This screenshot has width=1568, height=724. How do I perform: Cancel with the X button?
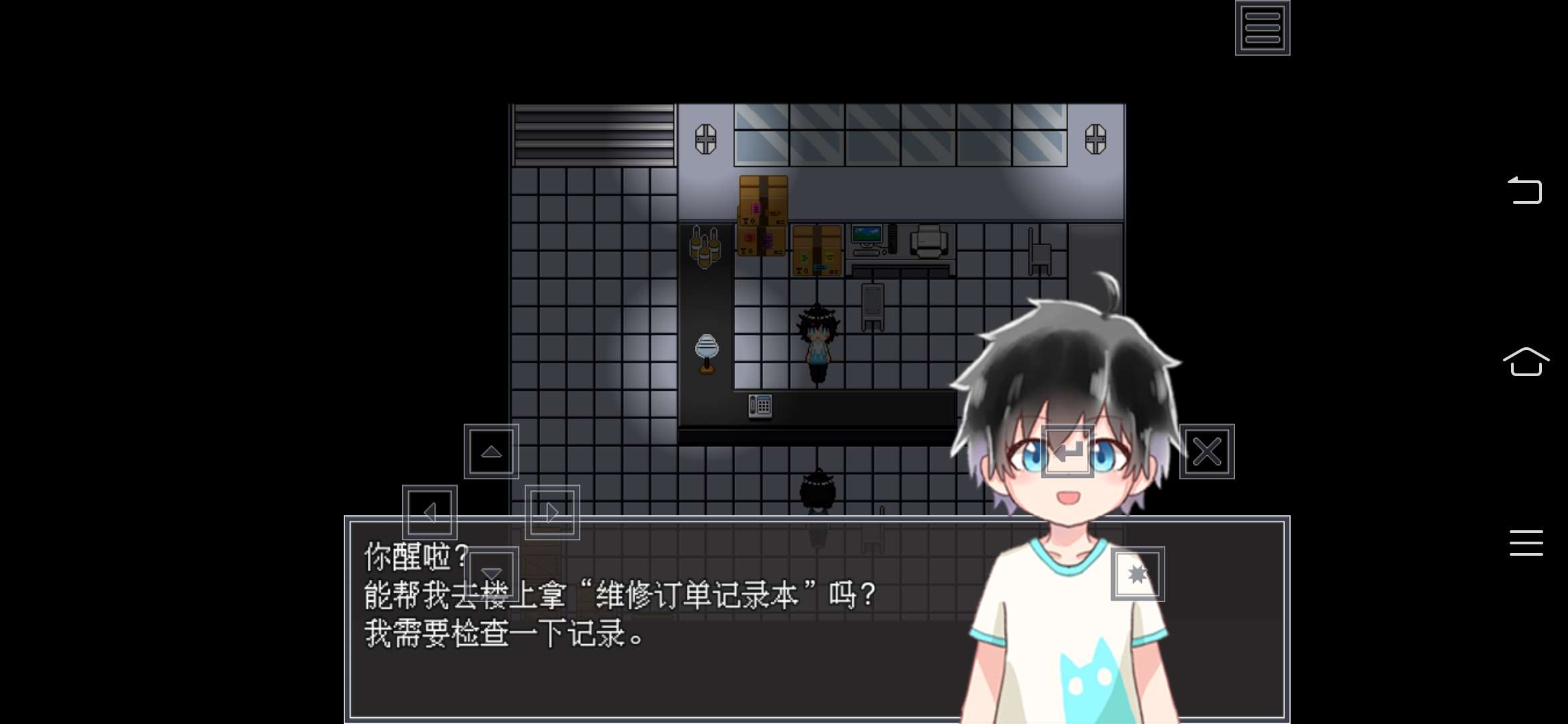1207,451
